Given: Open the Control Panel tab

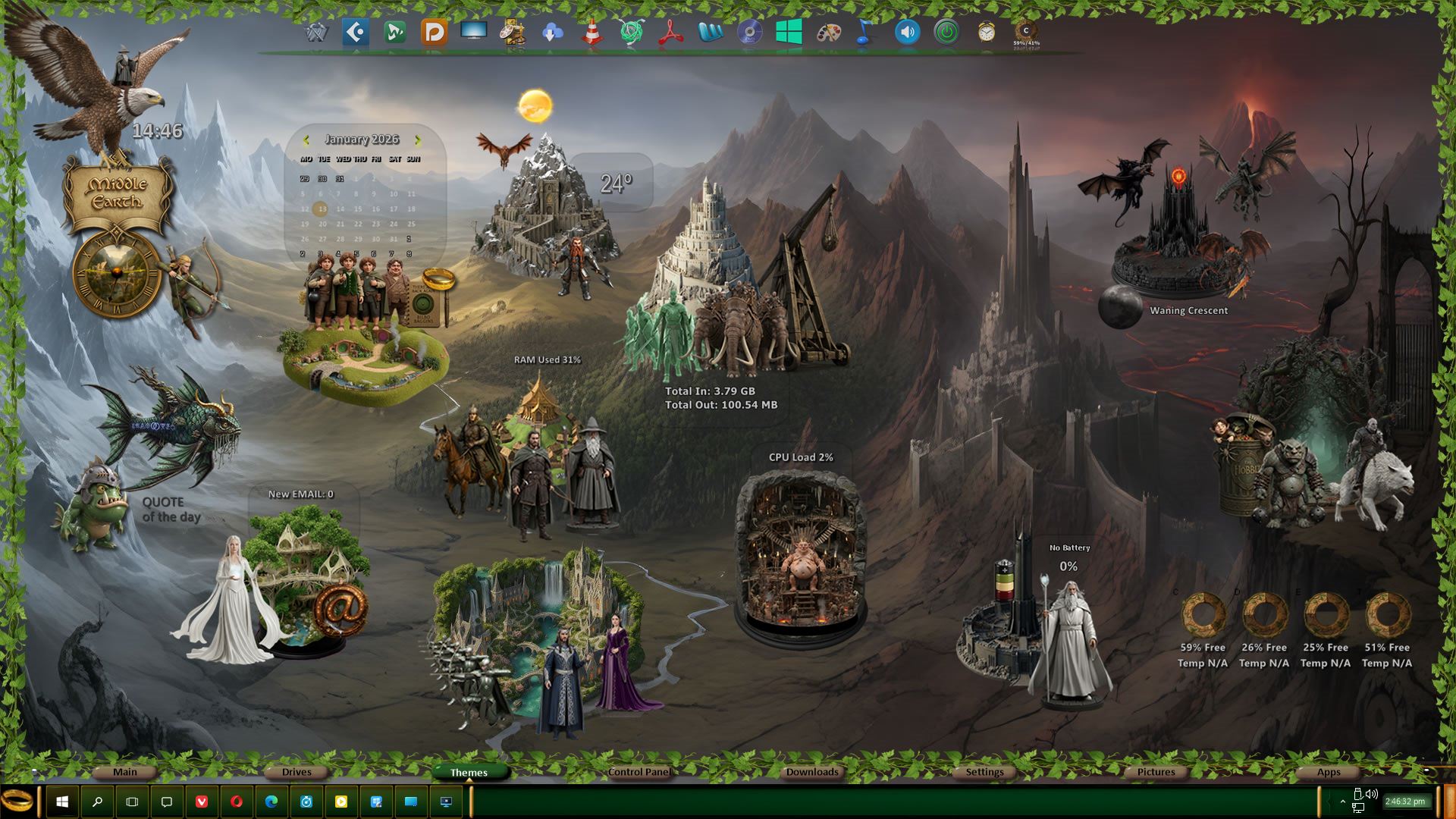Looking at the screenshot, I should click(639, 772).
